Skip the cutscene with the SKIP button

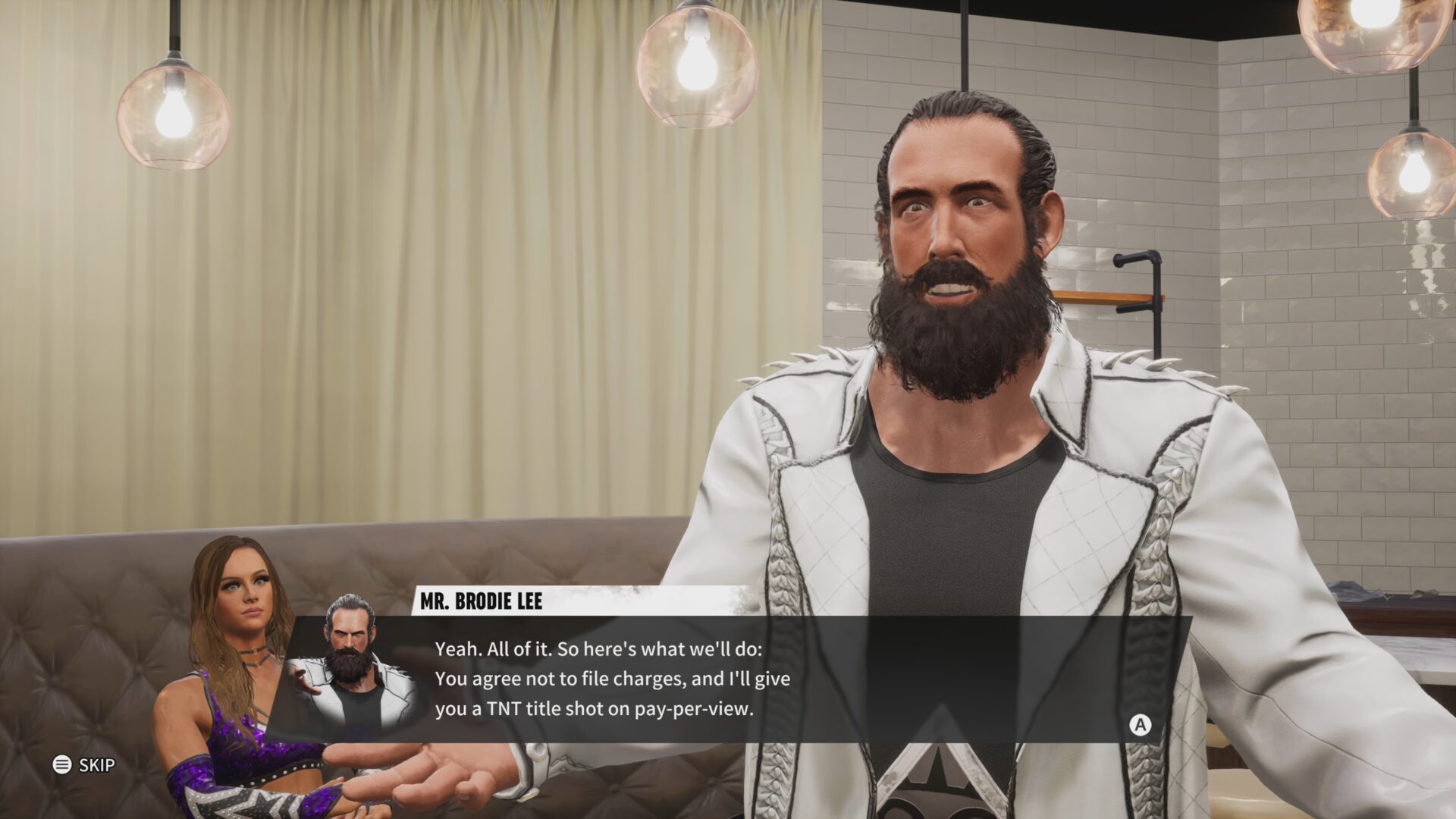point(84,764)
